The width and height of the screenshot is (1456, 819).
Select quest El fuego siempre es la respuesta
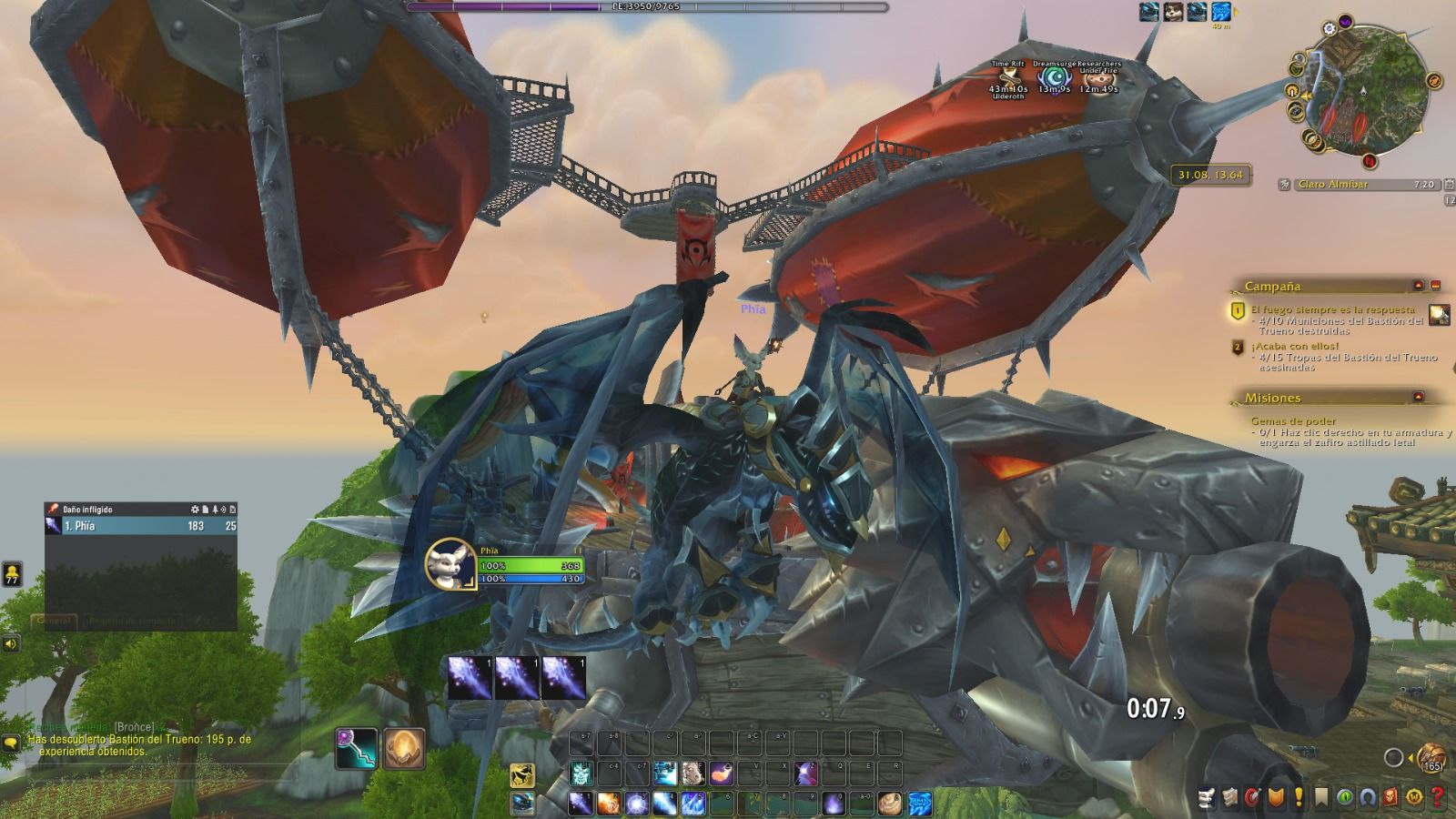1331,309
